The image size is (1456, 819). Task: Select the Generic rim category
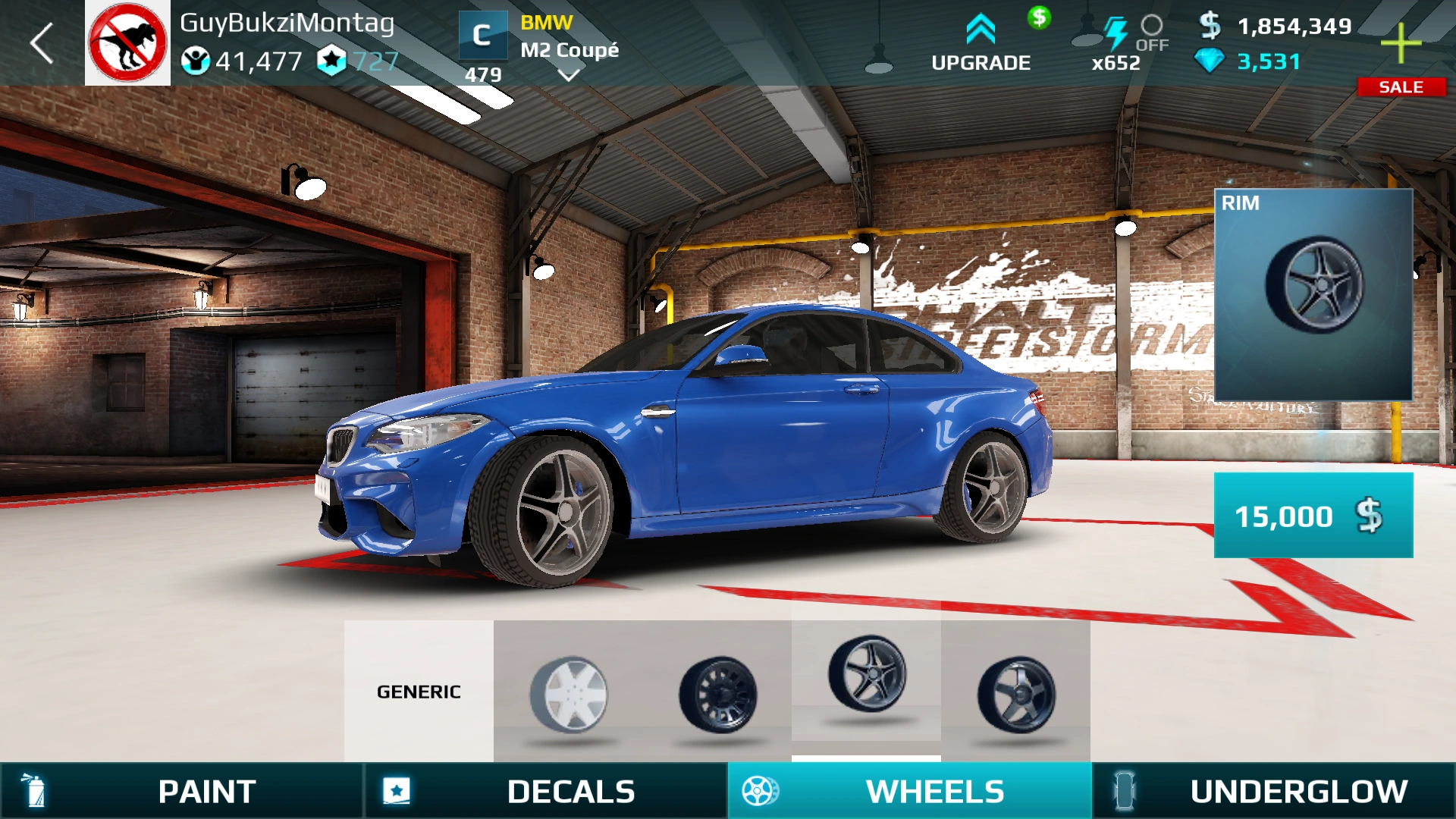pos(419,691)
